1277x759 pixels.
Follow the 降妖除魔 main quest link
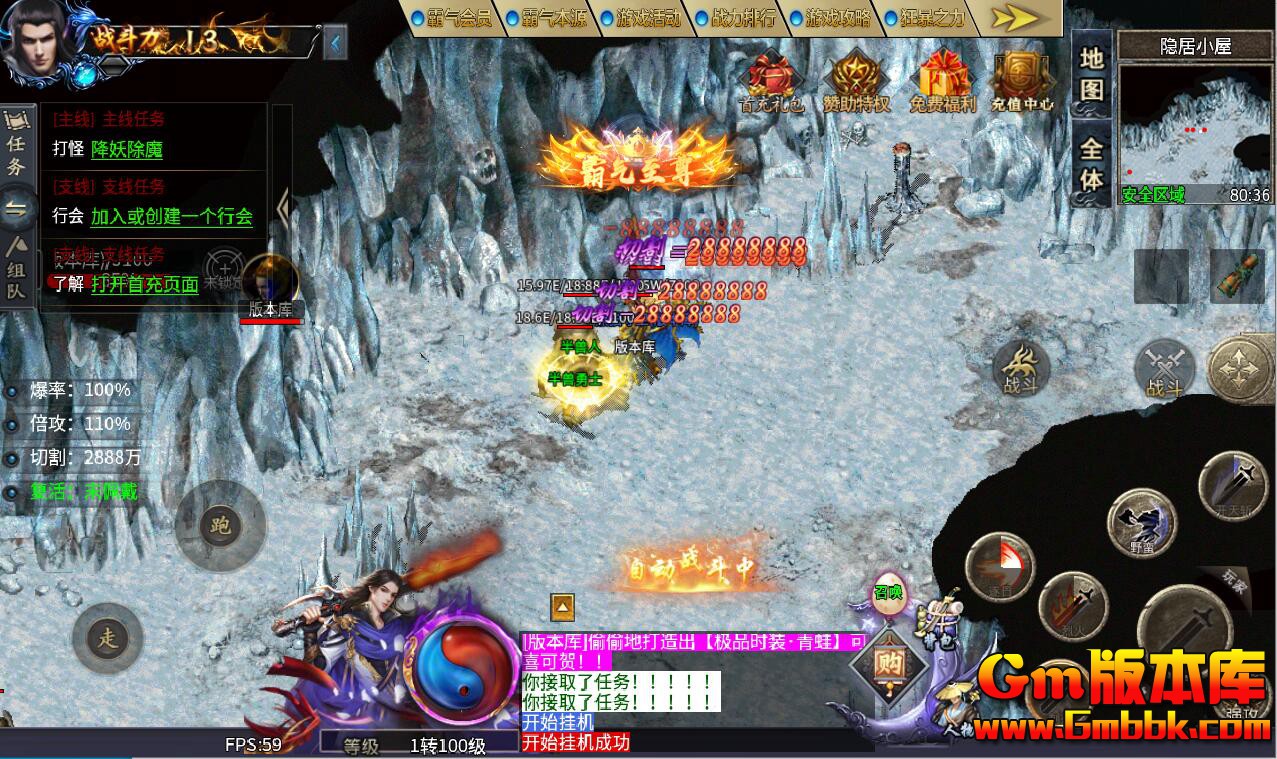pos(126,150)
